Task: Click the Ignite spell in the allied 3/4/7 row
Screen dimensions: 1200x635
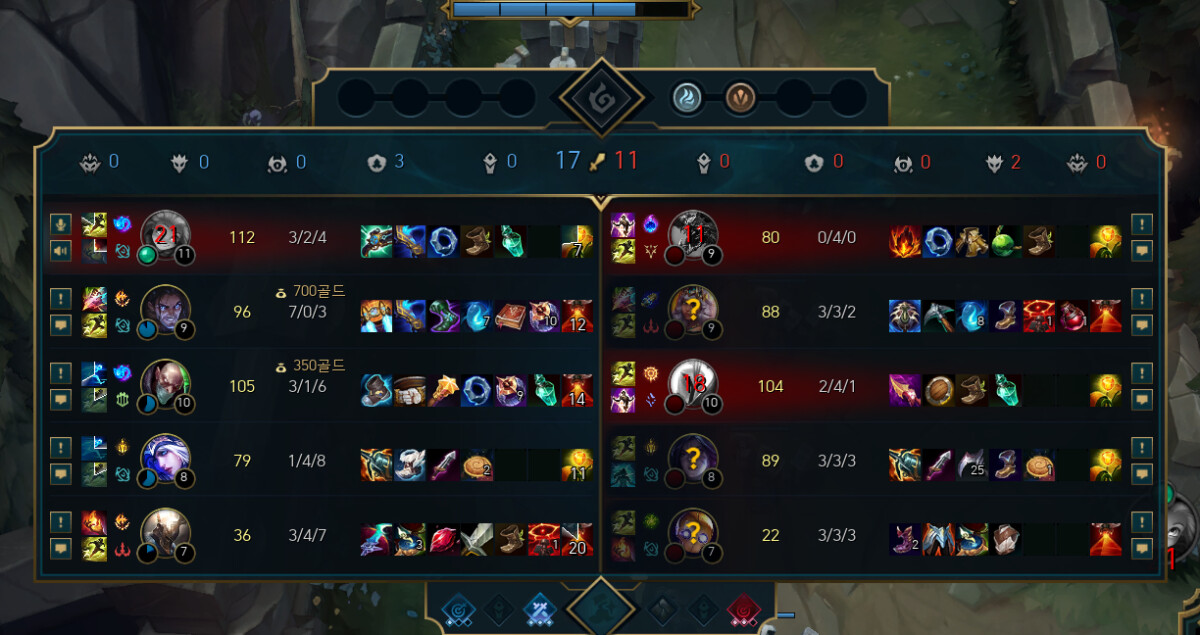Action: pos(94,522)
